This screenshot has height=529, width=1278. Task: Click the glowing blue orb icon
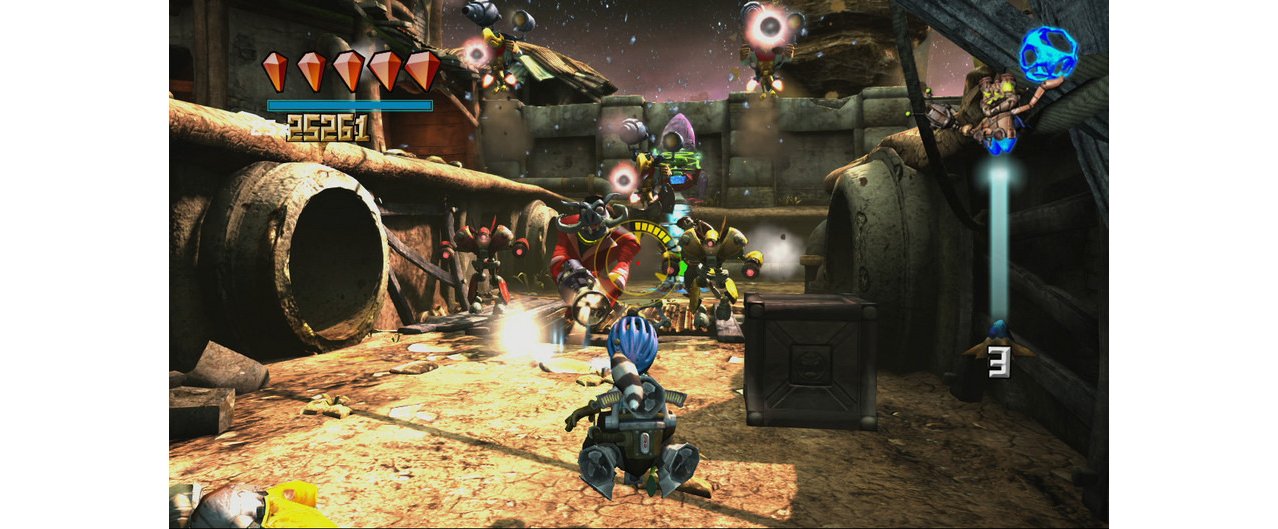click(x=1048, y=53)
